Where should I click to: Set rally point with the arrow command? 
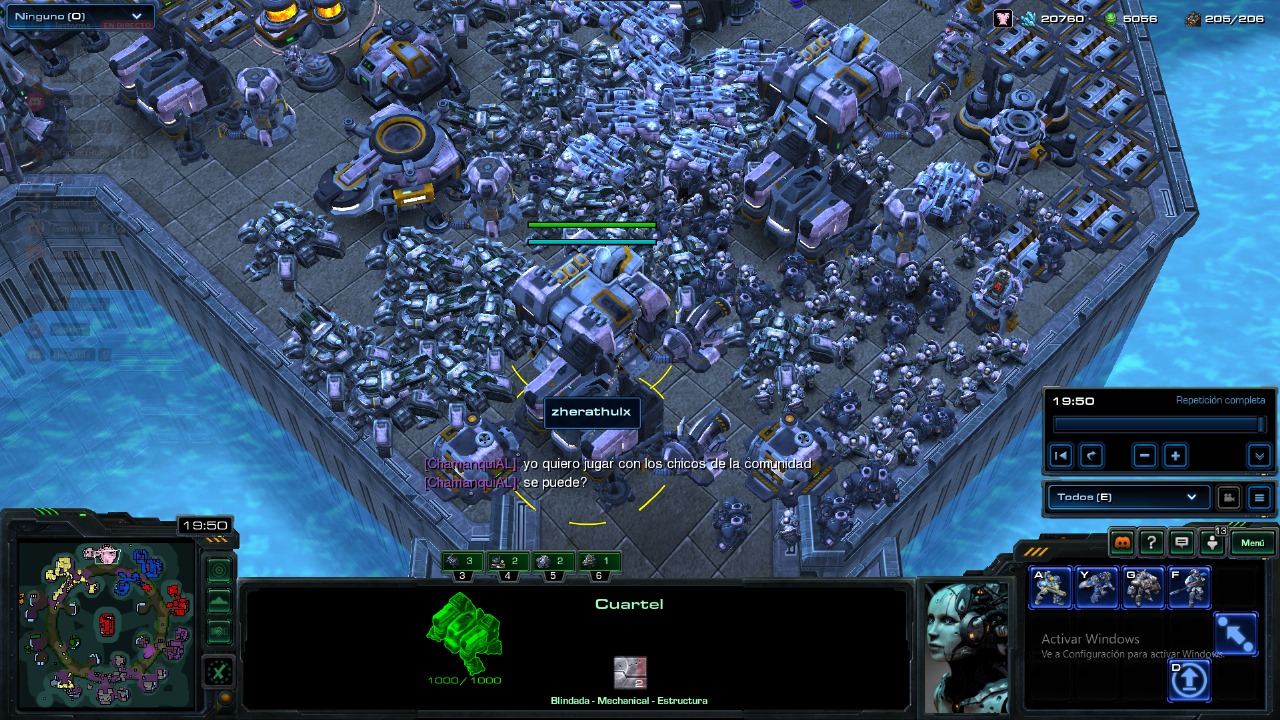(1235, 635)
